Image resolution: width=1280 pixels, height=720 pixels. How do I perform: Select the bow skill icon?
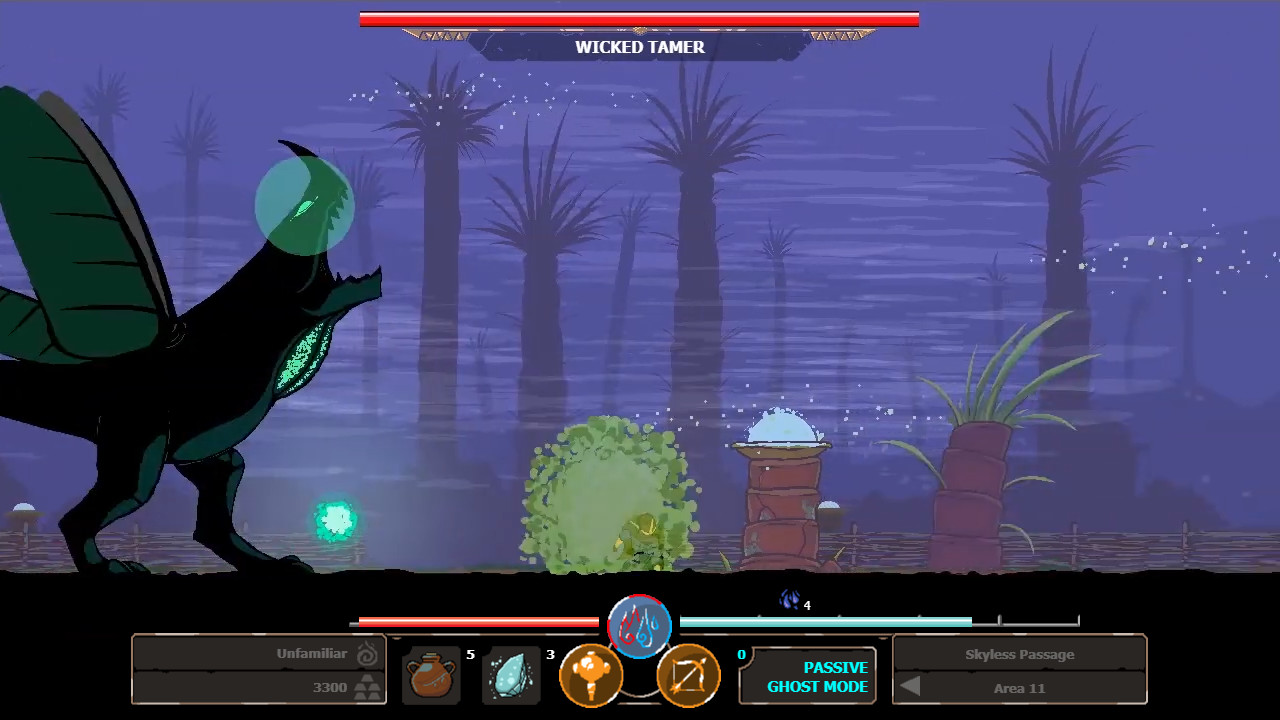688,676
